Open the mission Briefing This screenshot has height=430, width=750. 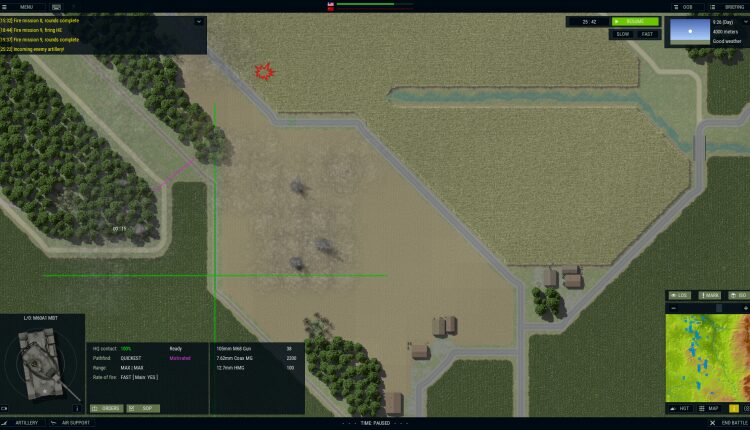coord(730,6)
